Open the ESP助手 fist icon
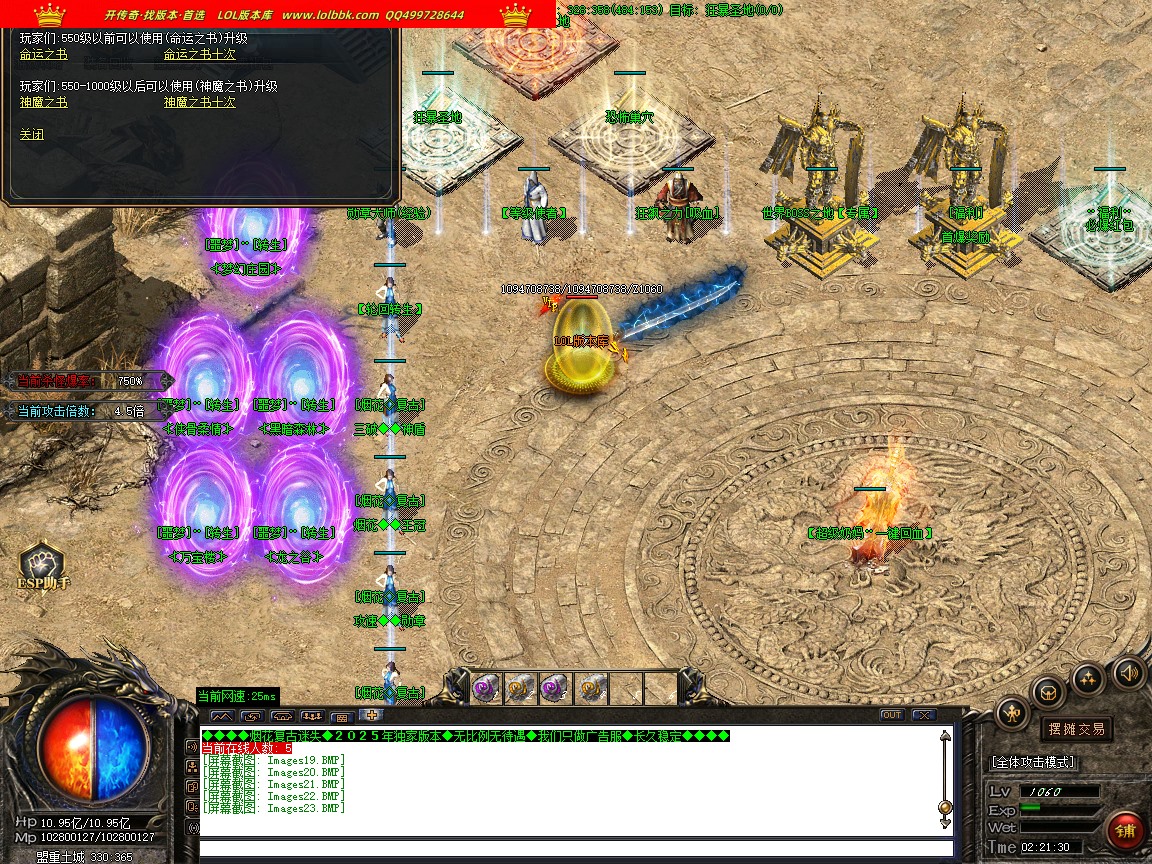1152x864 pixels. click(x=42, y=564)
